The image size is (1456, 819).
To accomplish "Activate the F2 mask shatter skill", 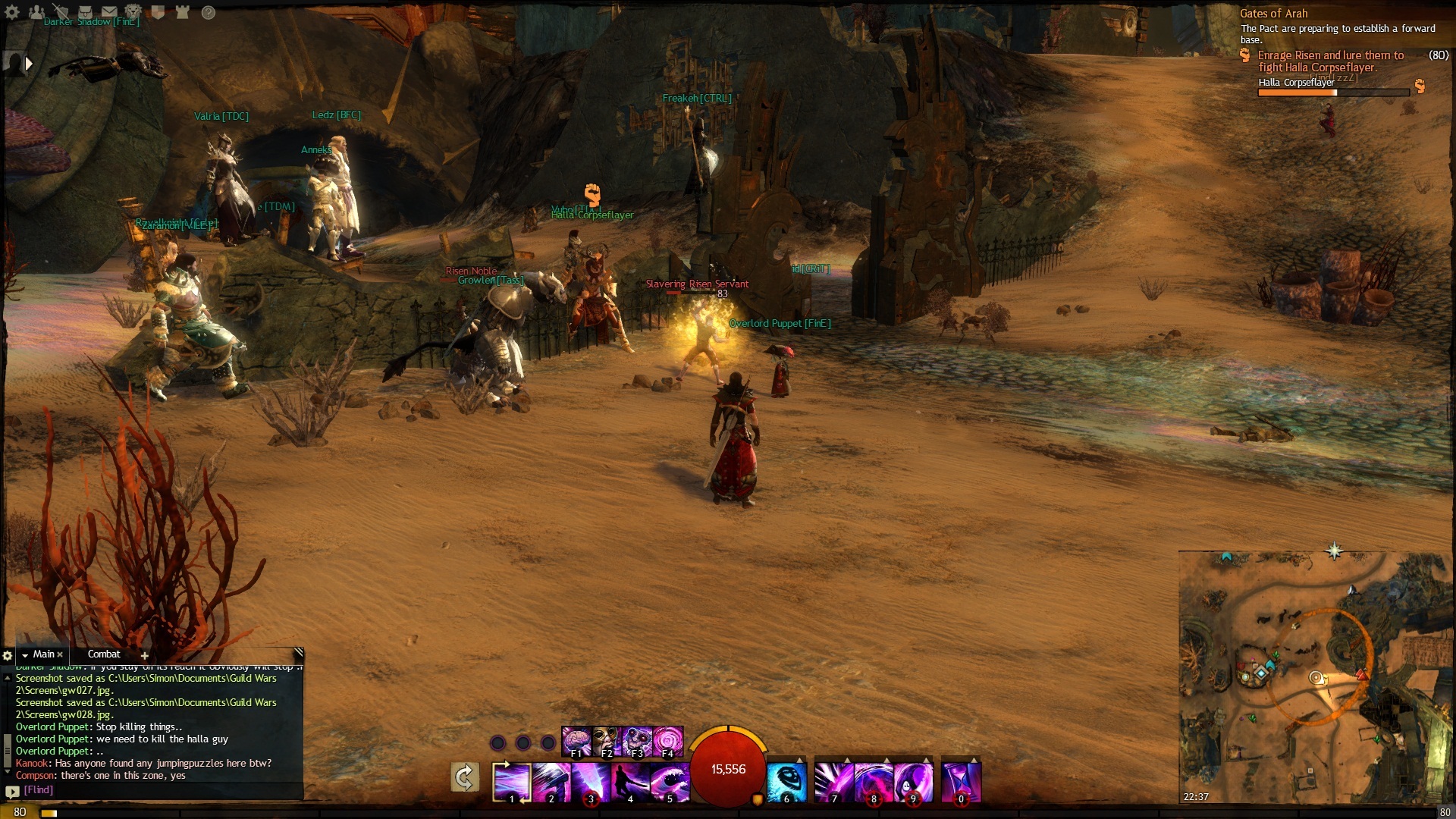I will coord(607,742).
